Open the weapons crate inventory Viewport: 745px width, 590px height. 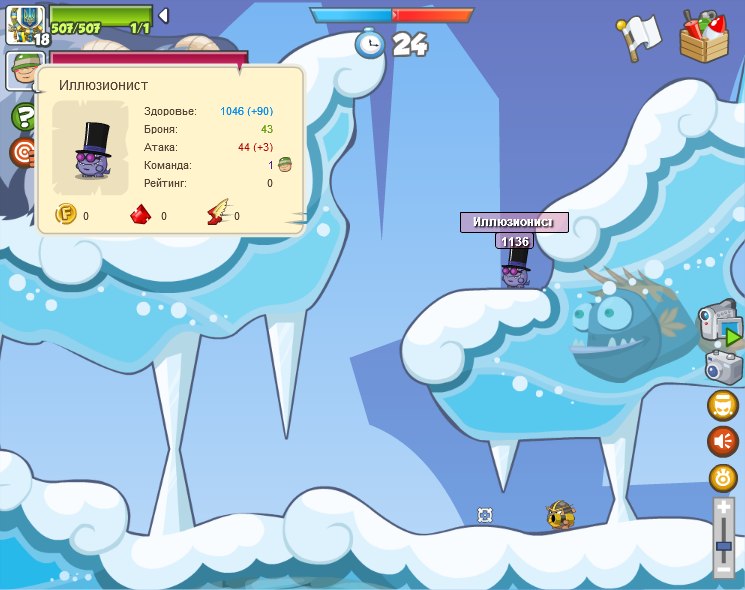point(704,37)
